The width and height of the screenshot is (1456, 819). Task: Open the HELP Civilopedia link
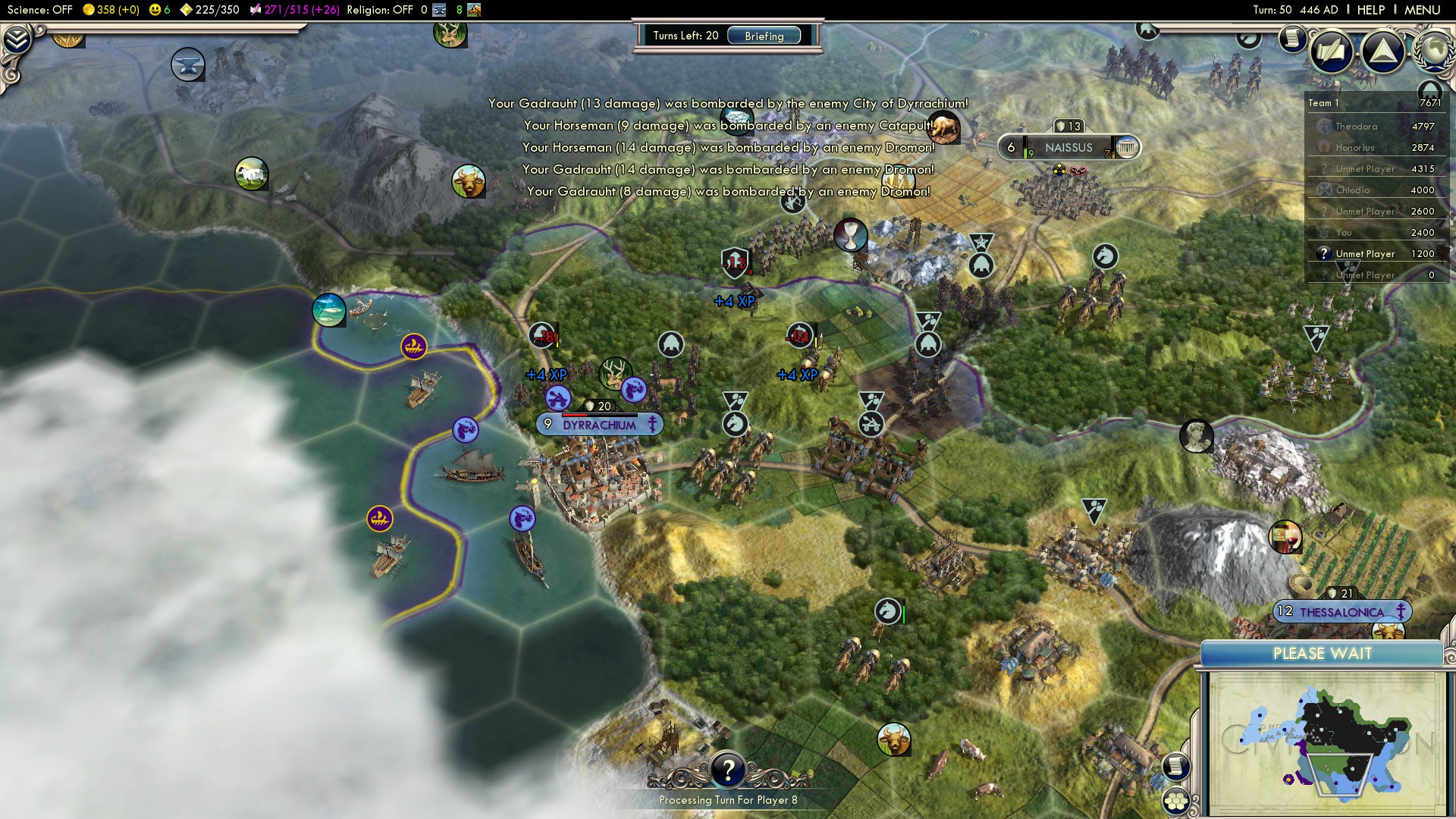(1370, 10)
